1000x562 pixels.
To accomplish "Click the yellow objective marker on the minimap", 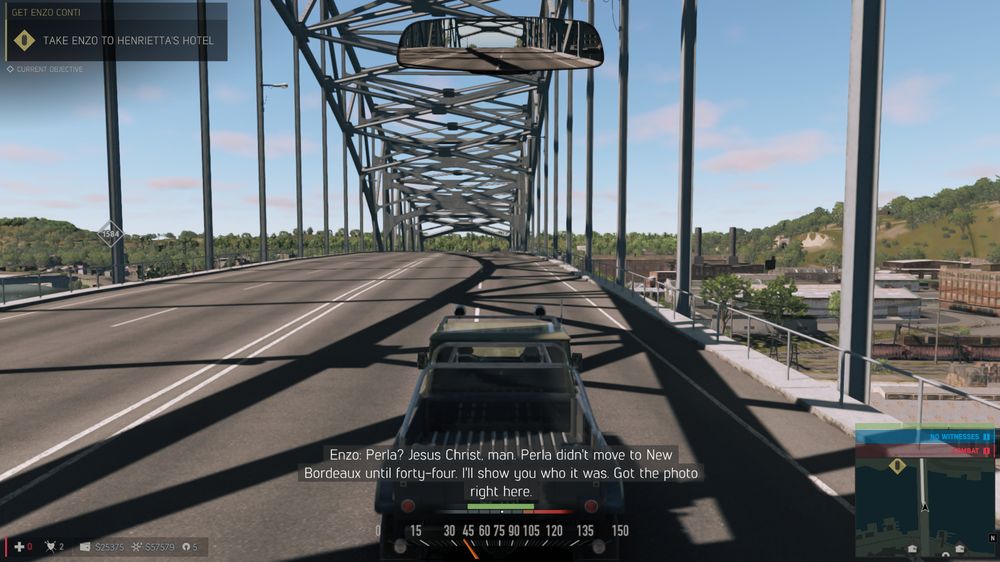I will pyautogui.click(x=897, y=466).
